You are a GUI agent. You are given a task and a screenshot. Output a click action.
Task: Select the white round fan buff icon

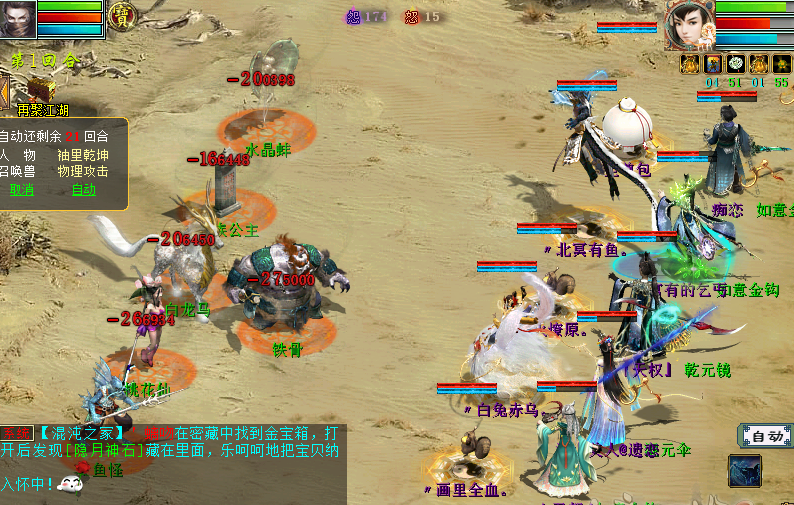[735, 64]
